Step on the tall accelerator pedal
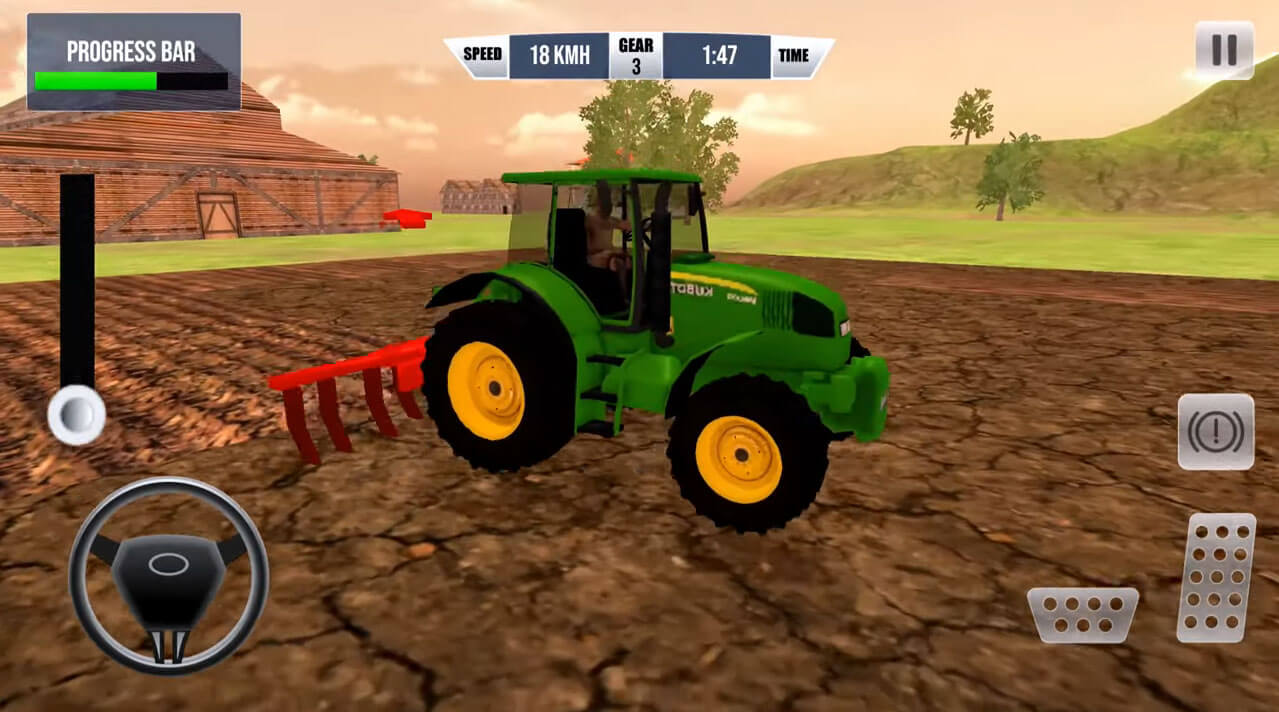The image size is (1279, 712). [x=1216, y=577]
